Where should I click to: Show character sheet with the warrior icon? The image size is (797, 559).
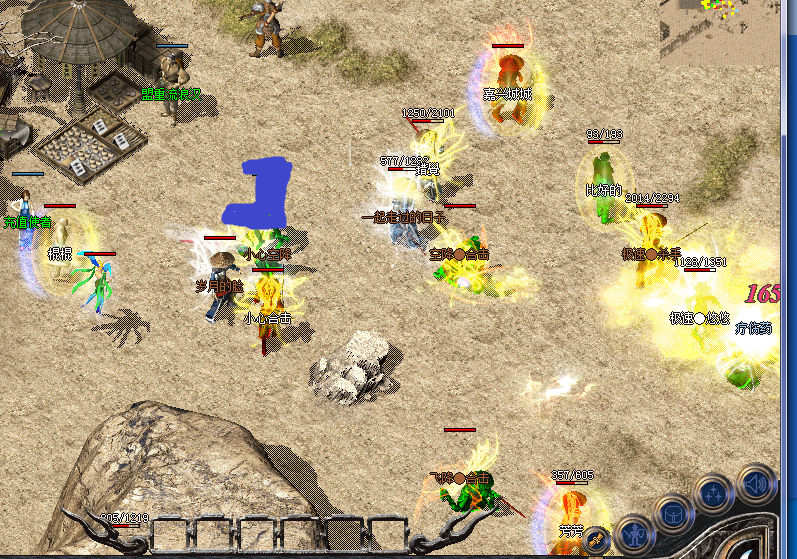634,535
